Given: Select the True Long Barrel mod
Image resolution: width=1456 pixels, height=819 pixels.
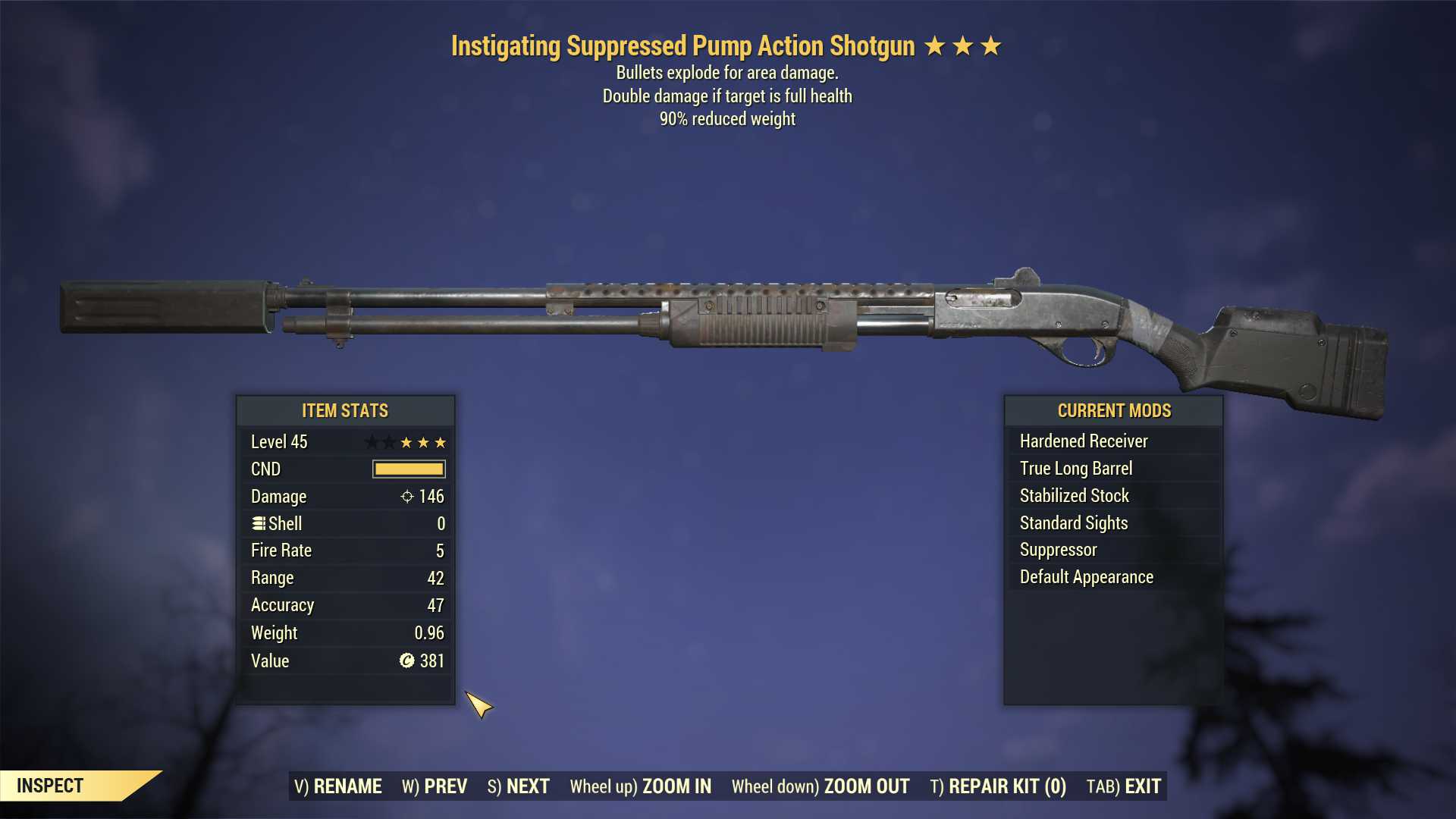Looking at the screenshot, I should tap(1076, 468).
